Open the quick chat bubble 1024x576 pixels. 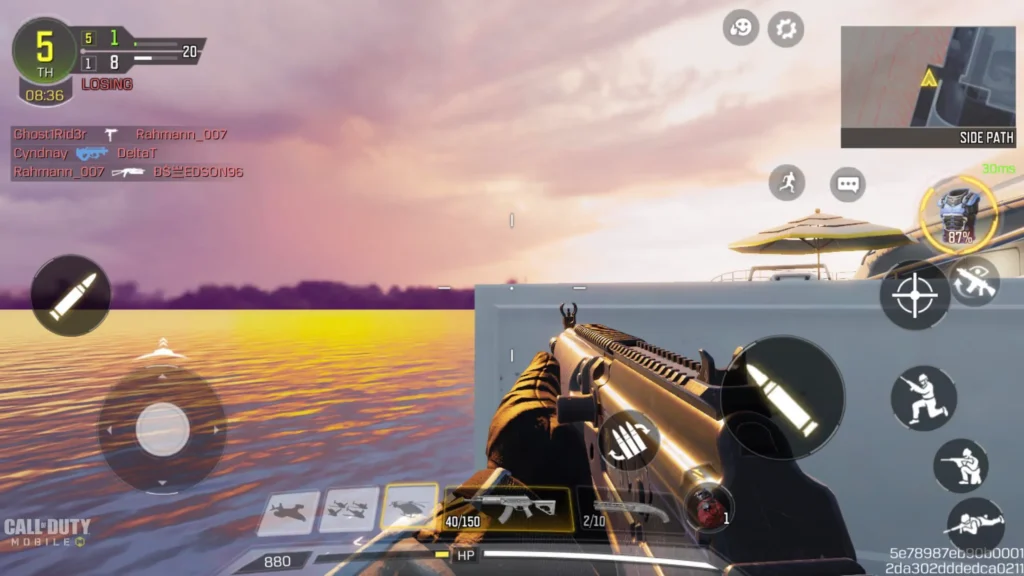click(848, 184)
